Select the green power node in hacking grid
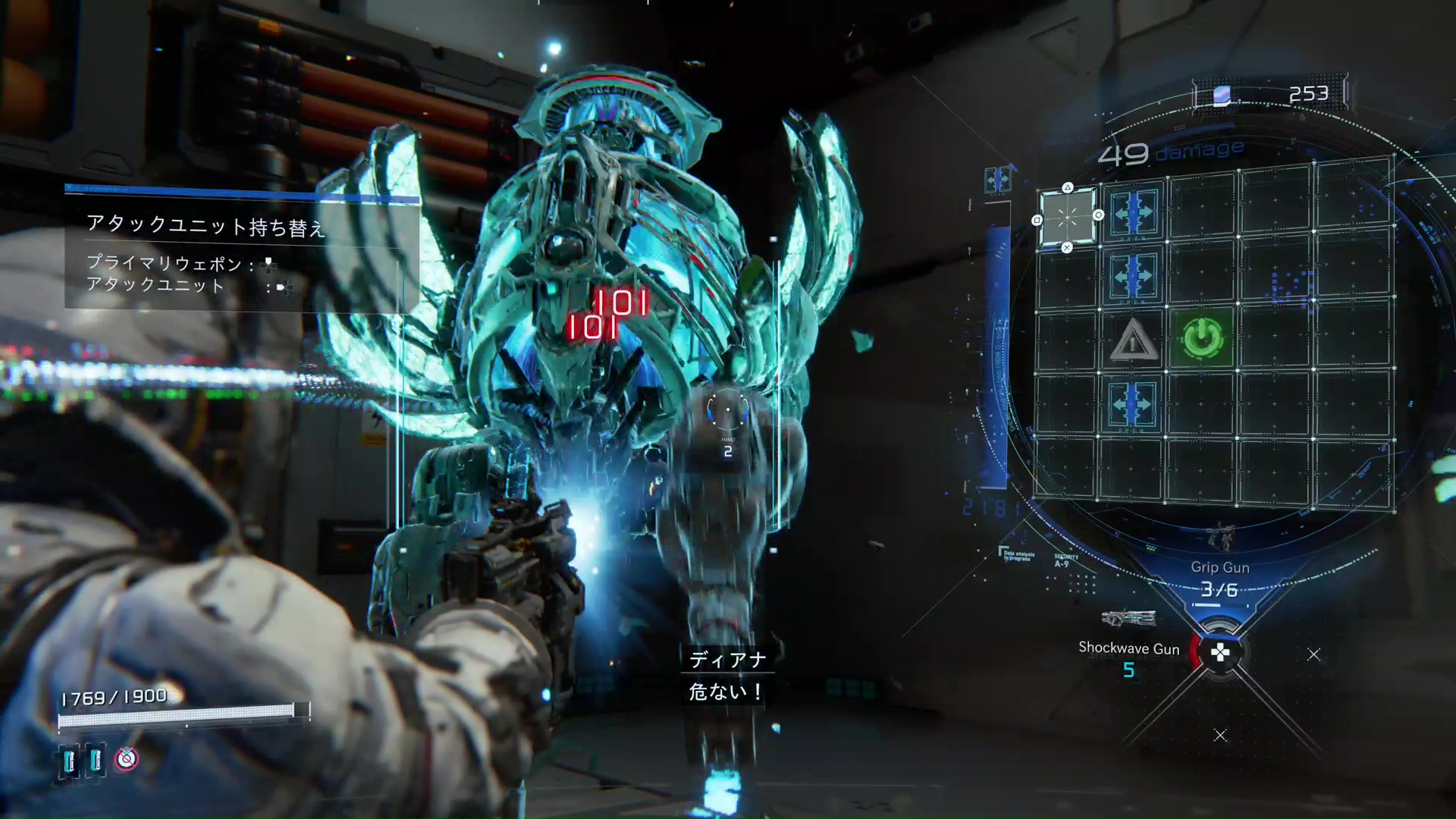 pos(1203,338)
